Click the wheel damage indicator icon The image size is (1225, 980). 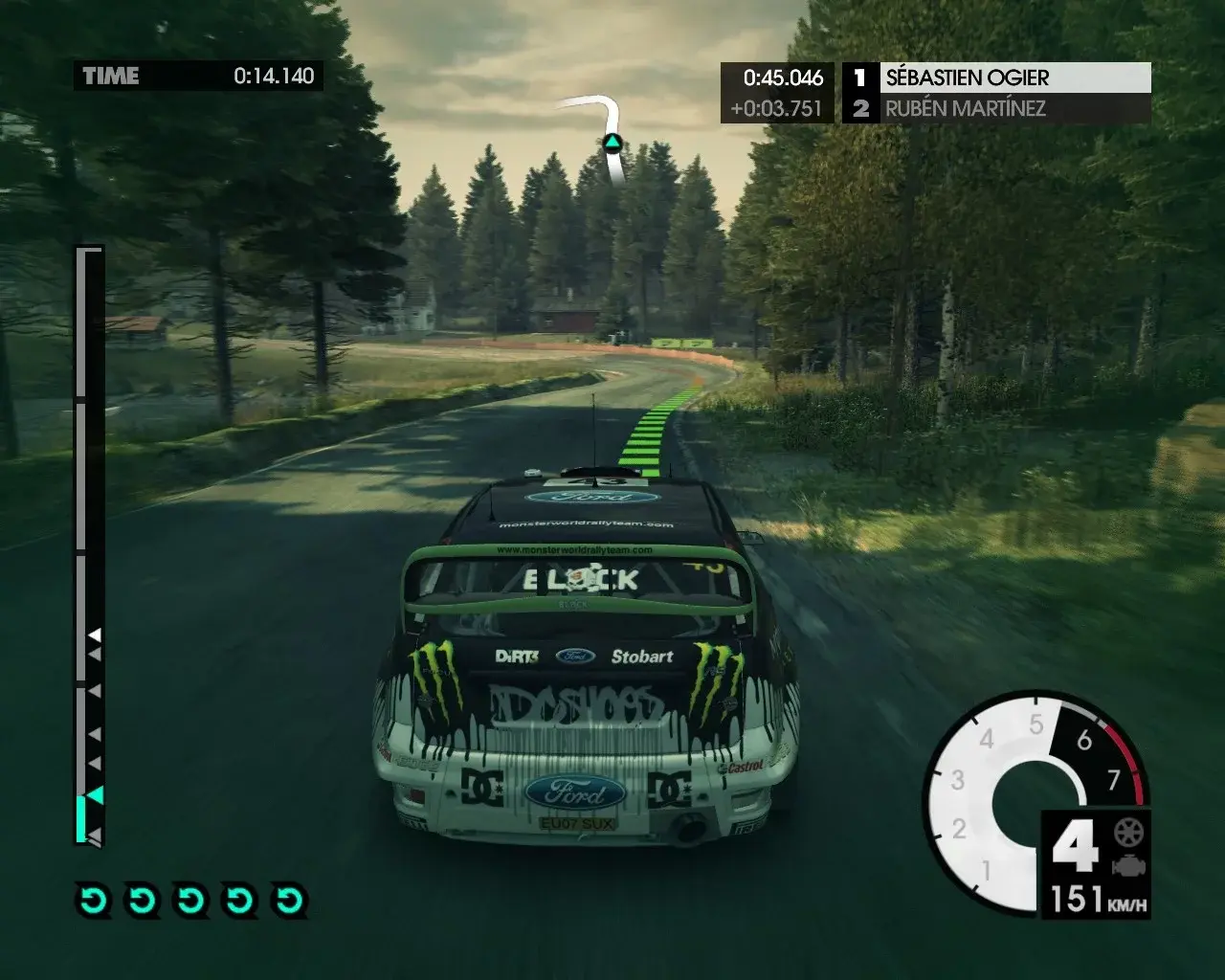tap(1129, 832)
